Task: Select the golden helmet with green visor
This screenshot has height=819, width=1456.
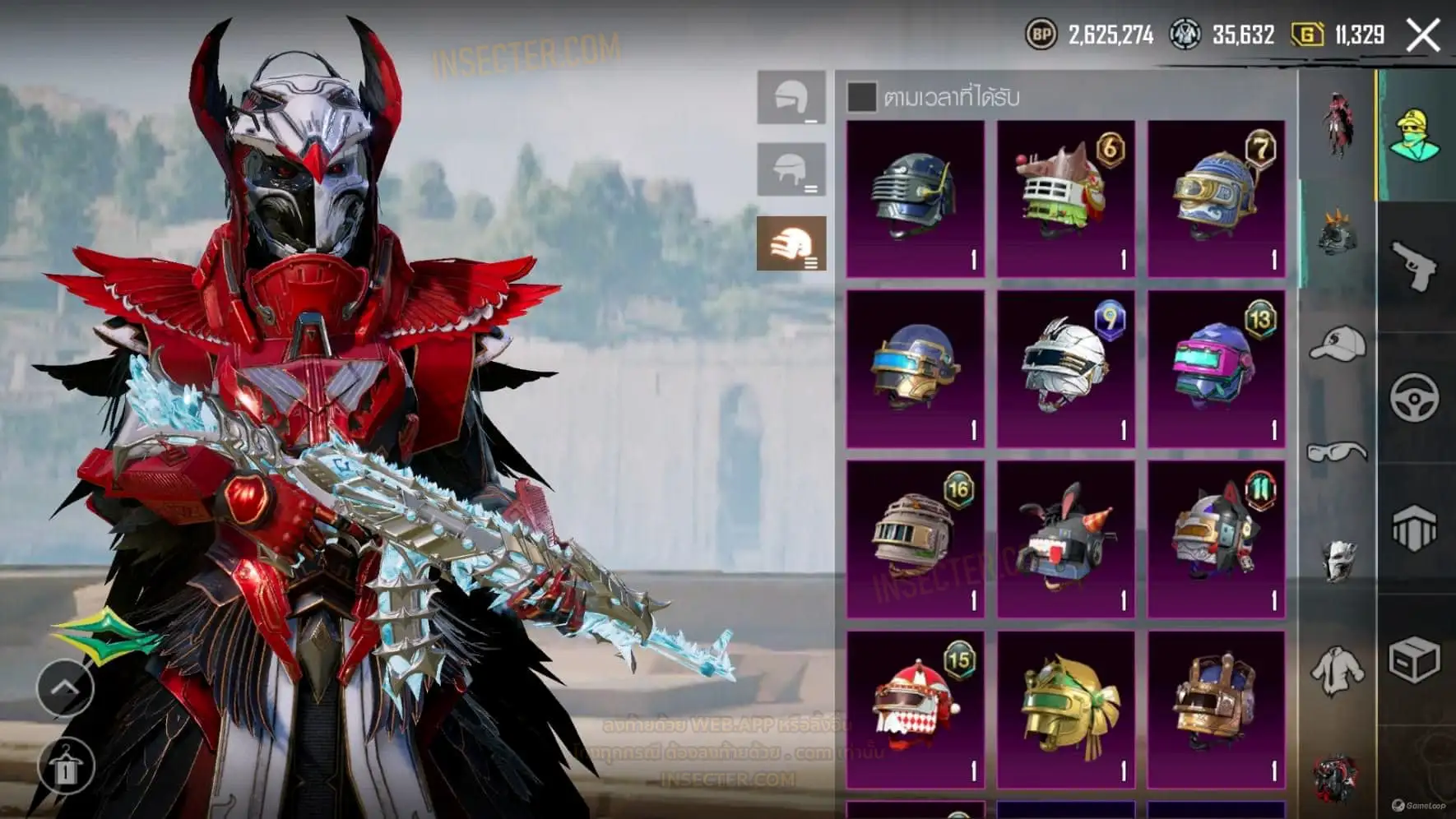Action: pyautogui.click(x=1065, y=709)
